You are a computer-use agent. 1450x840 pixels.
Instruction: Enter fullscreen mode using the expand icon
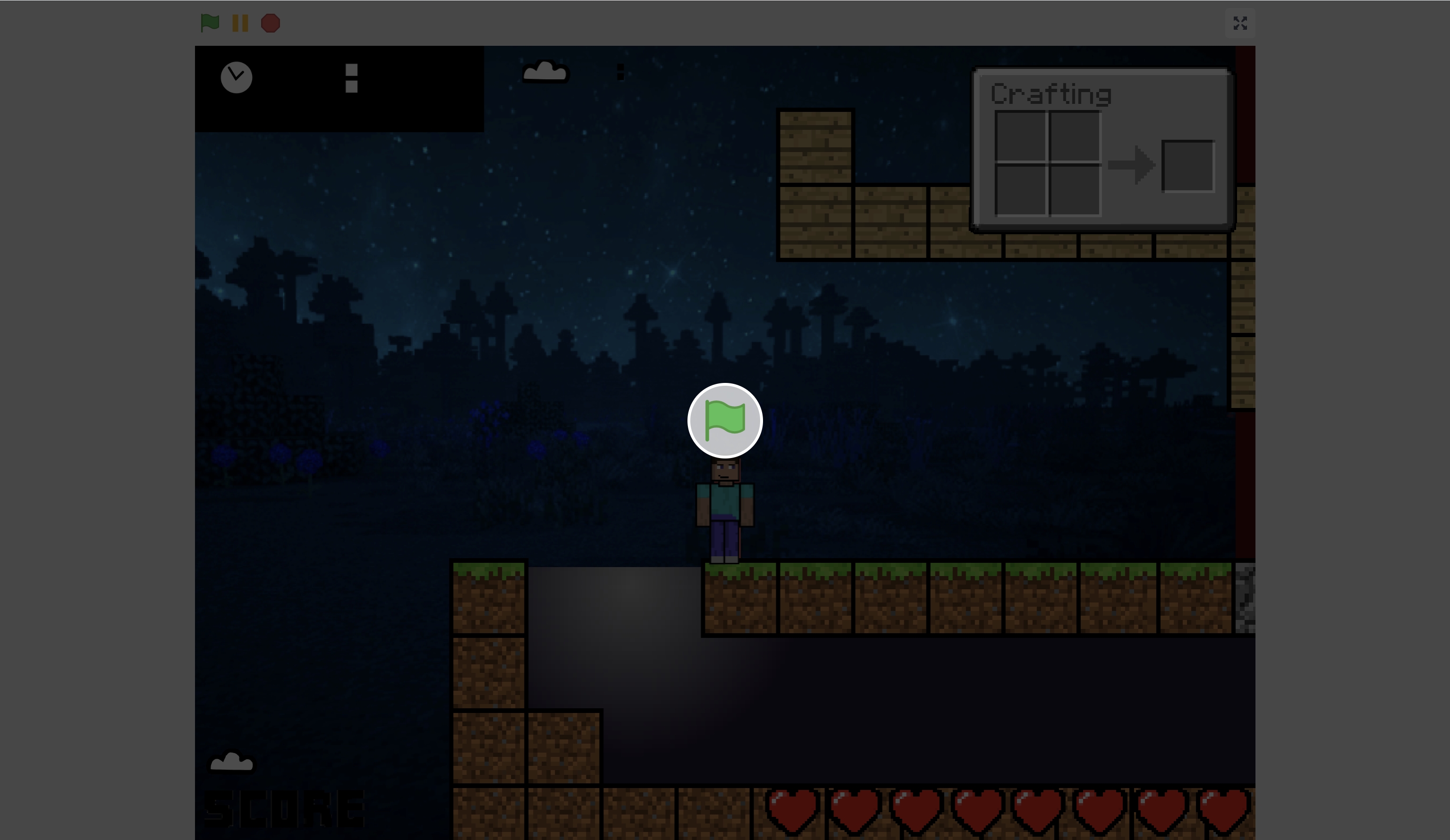(1239, 23)
